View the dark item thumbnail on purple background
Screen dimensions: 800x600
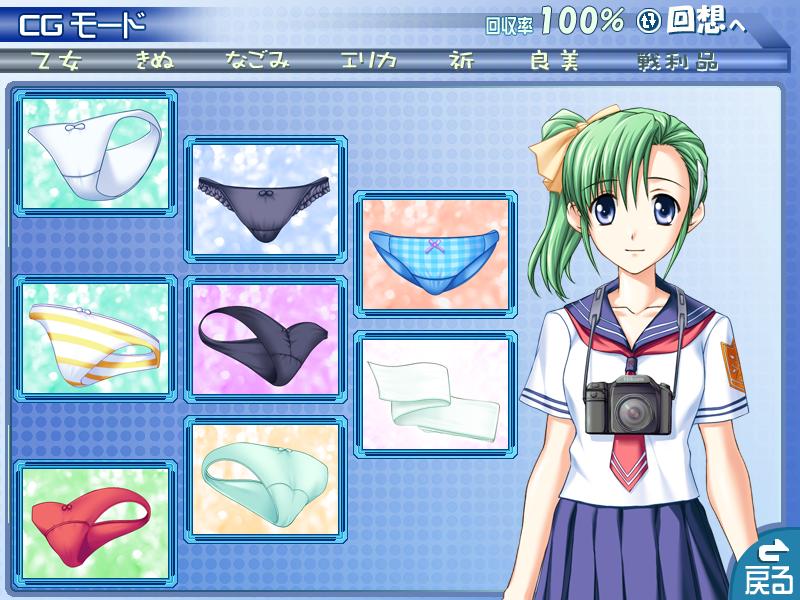point(266,340)
